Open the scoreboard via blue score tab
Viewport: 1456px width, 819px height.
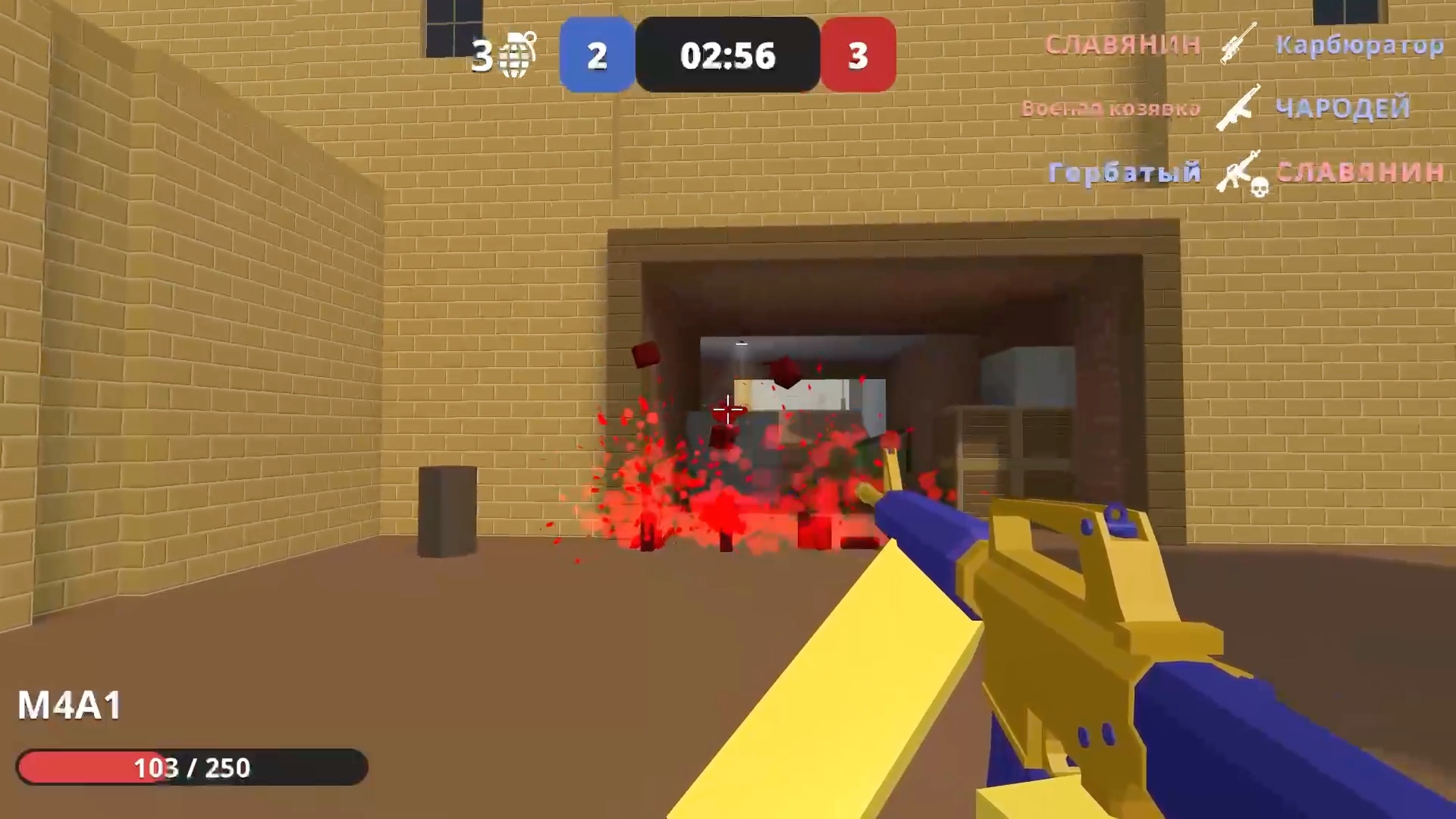click(x=597, y=55)
